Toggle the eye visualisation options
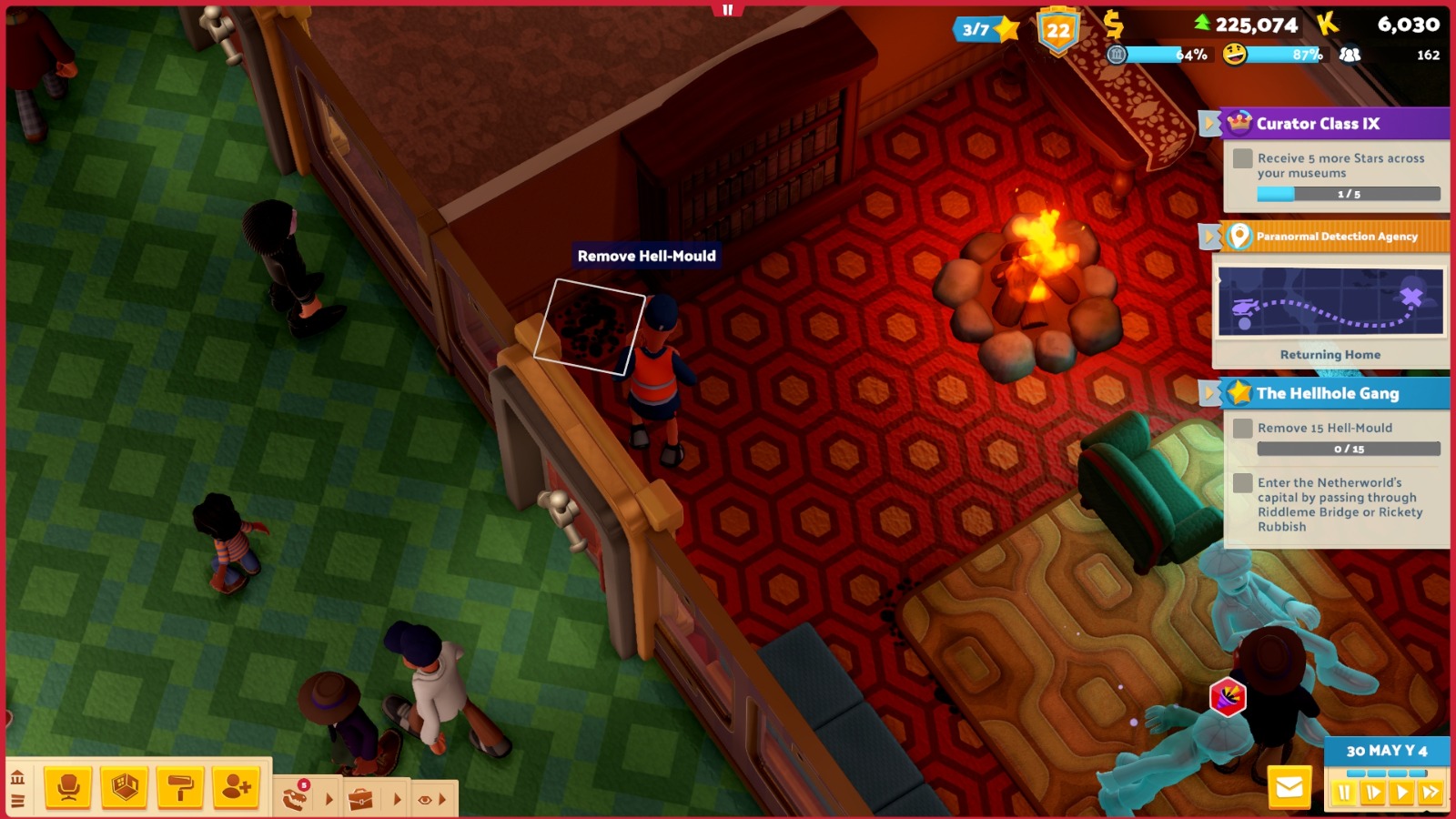1456x819 pixels. tap(425, 799)
